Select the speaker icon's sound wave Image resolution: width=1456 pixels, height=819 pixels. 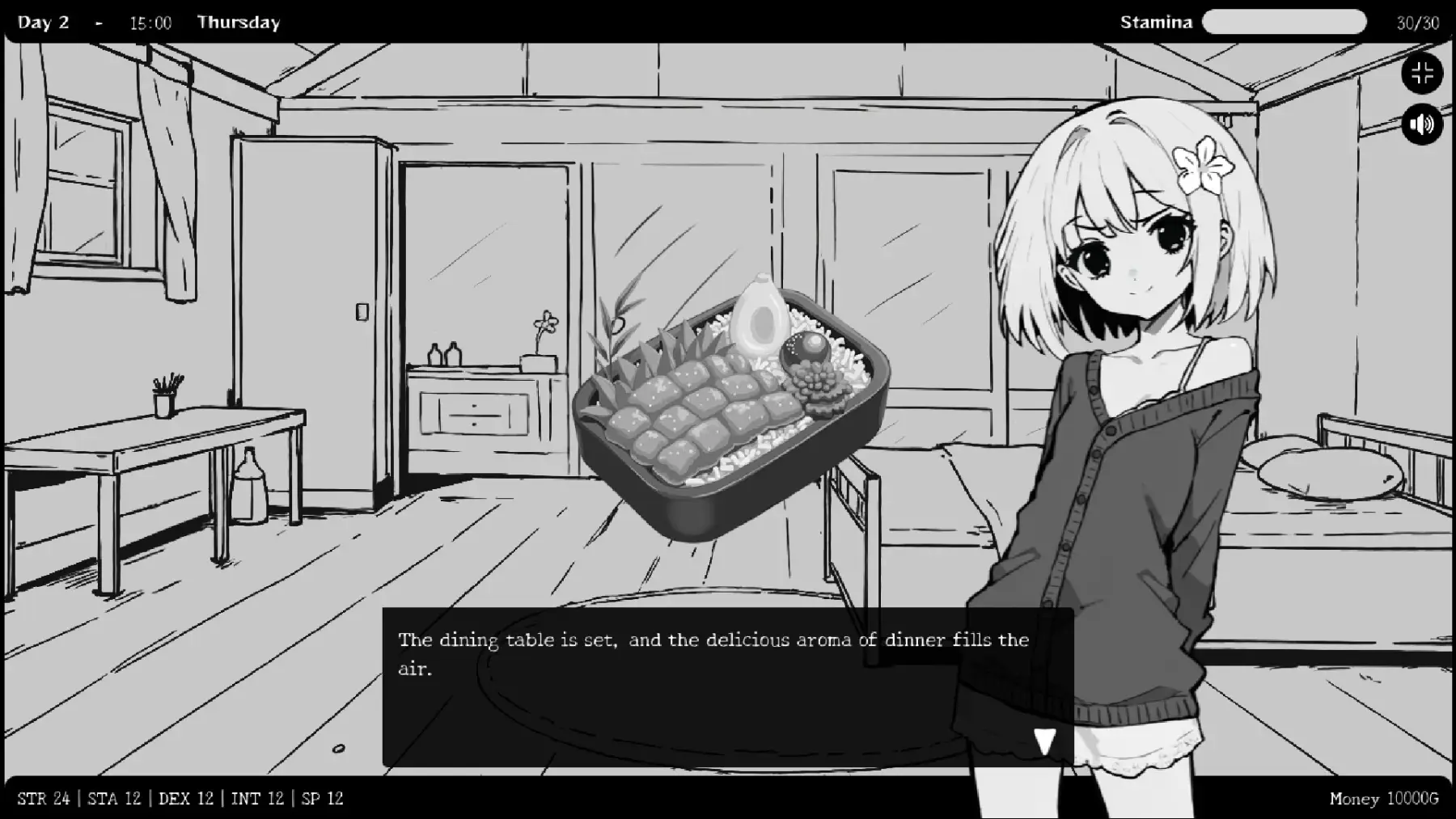pyautogui.click(x=1428, y=124)
